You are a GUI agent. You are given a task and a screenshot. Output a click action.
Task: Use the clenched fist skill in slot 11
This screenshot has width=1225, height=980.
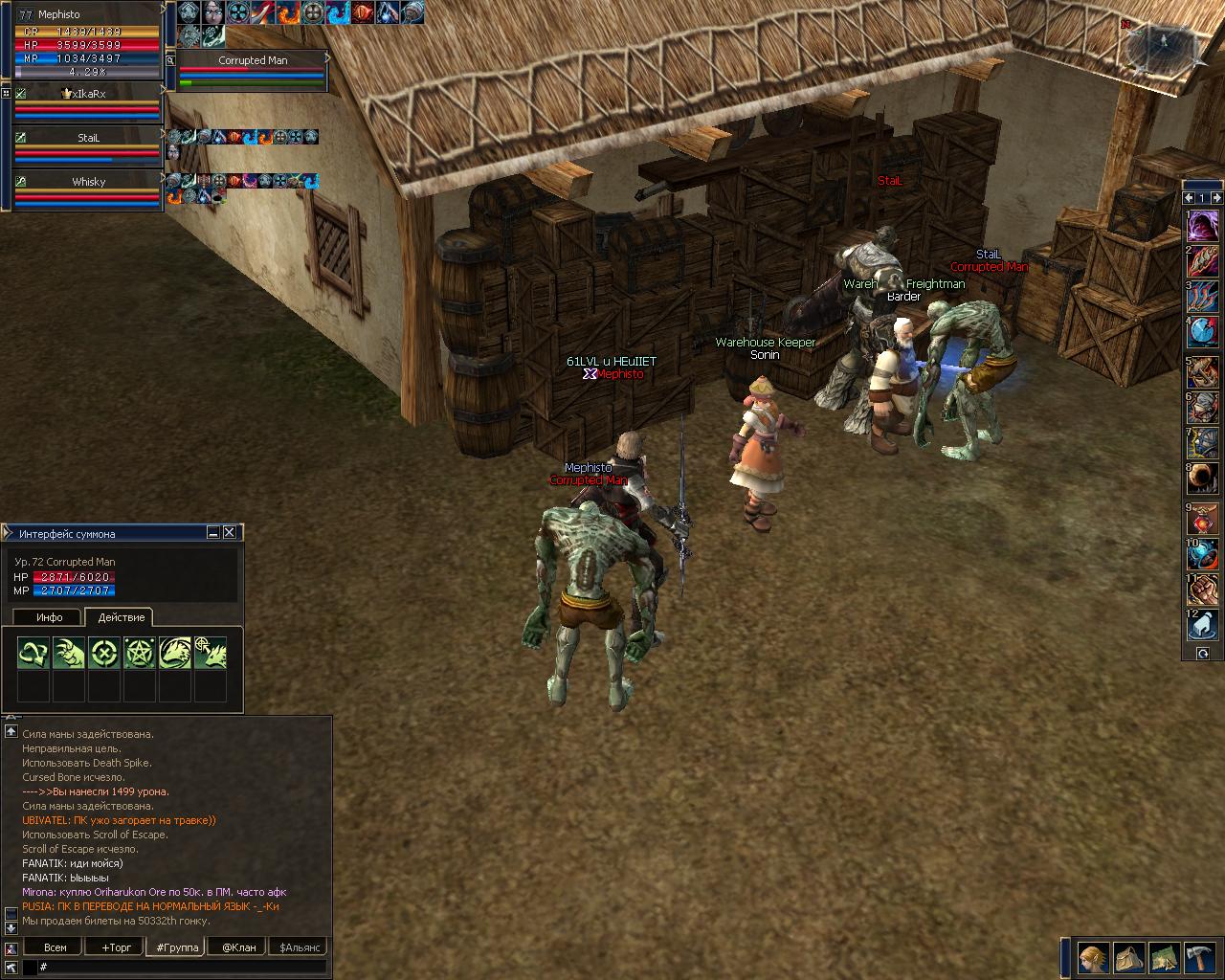click(1203, 590)
